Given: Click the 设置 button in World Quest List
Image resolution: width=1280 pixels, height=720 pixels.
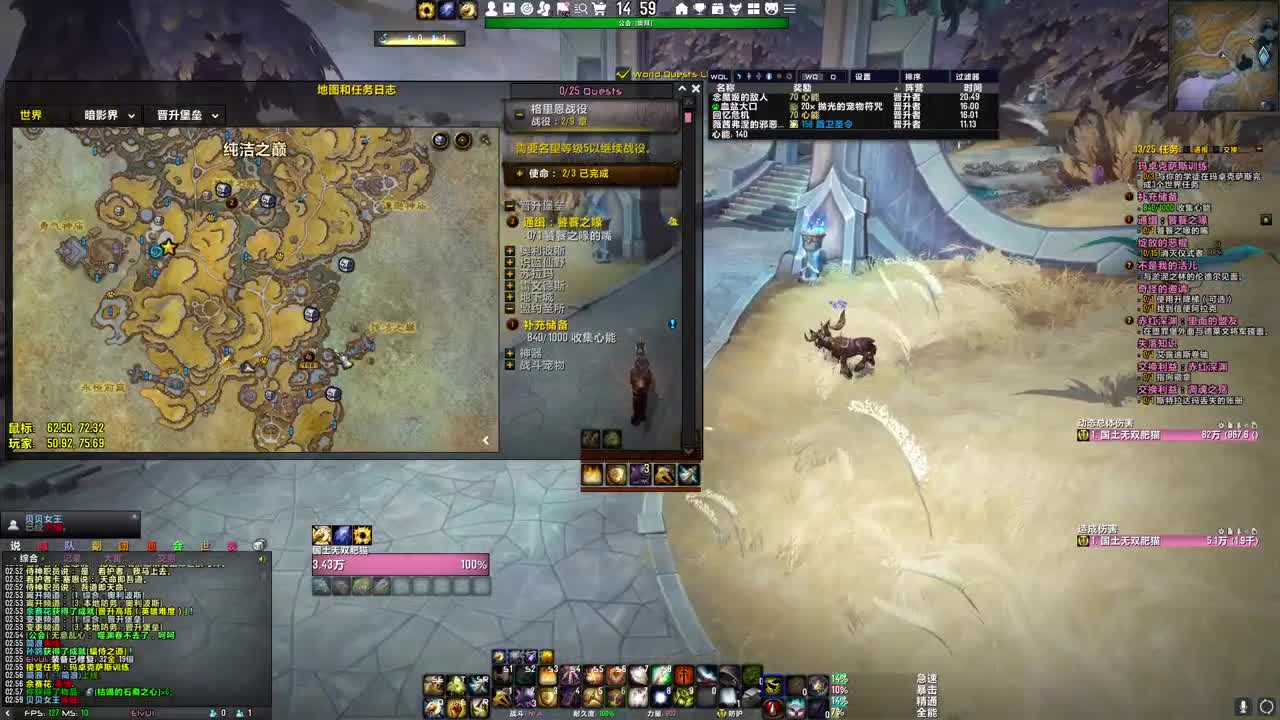Looking at the screenshot, I should click(862, 75).
